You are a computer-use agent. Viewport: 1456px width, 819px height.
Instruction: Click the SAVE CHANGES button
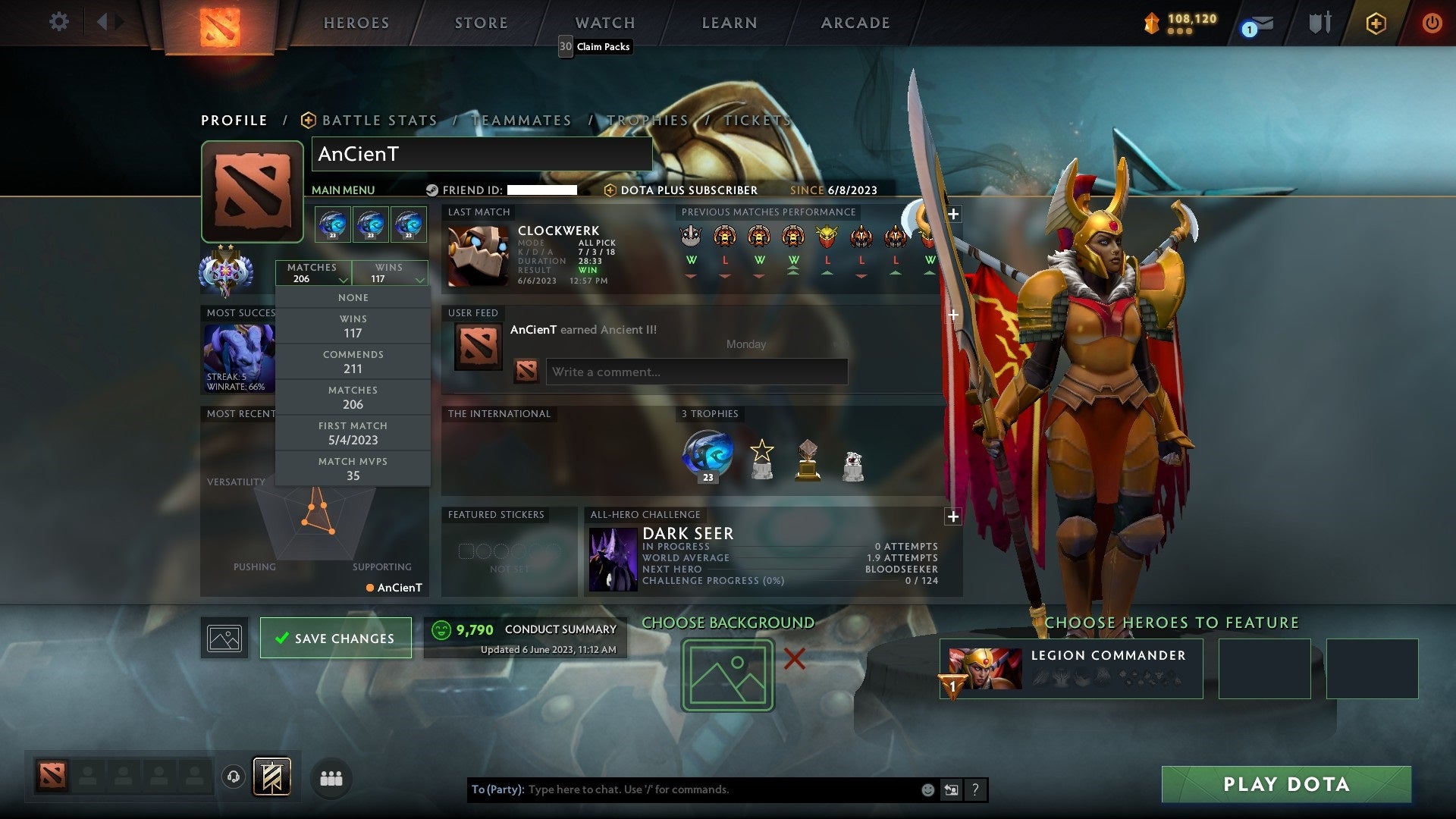click(x=335, y=638)
